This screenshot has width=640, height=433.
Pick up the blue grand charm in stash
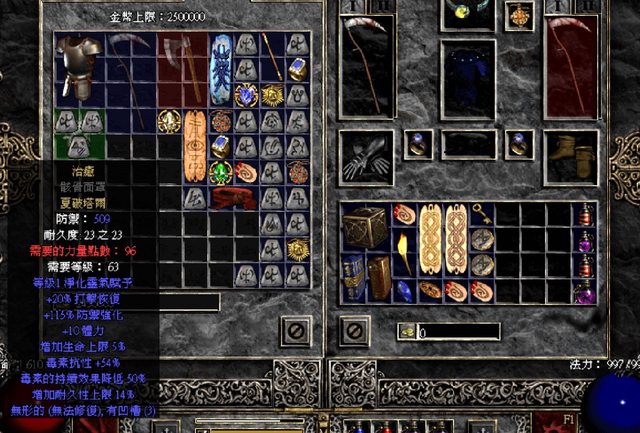(x=220, y=67)
